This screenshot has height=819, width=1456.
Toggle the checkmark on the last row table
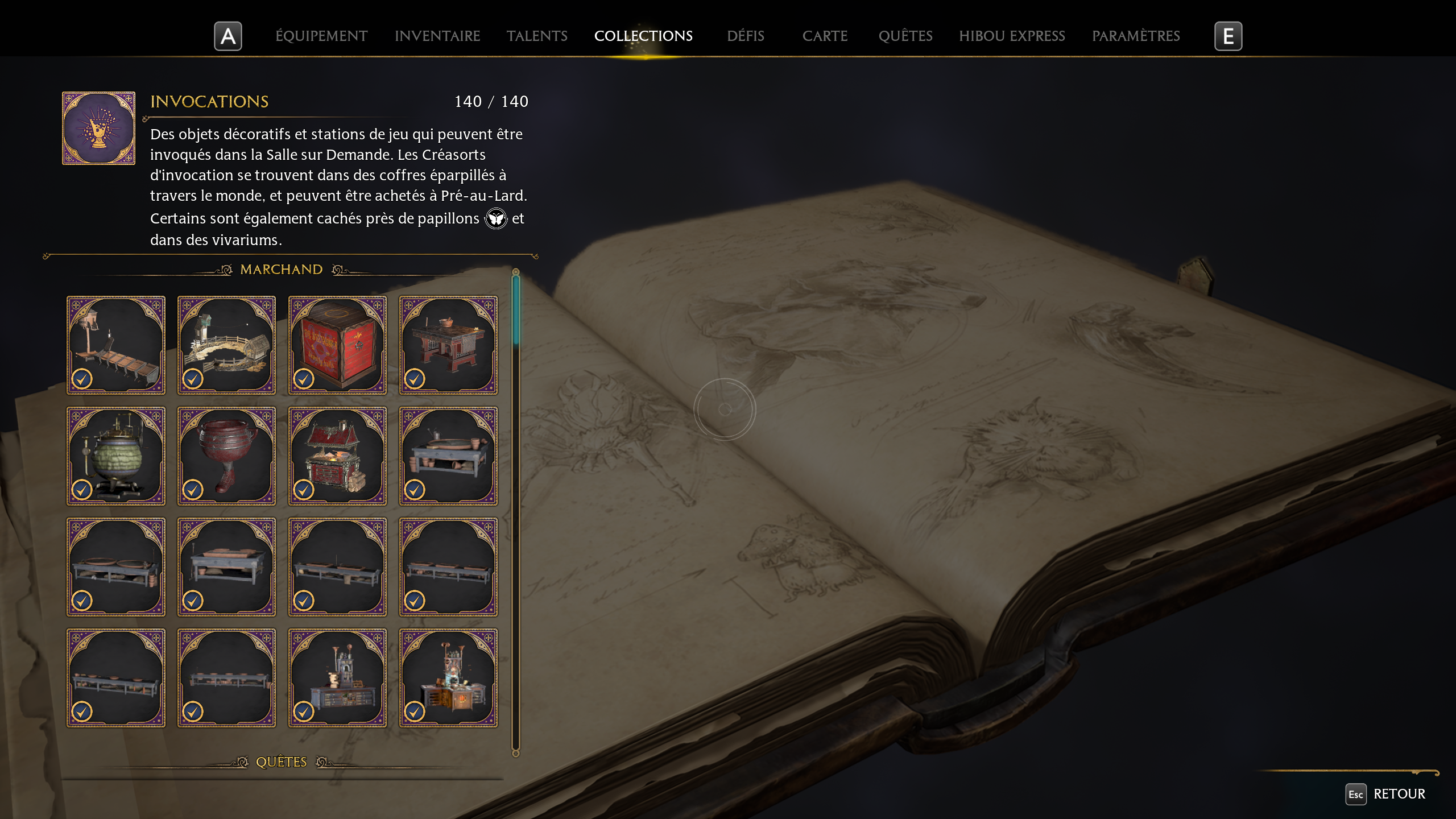(x=84, y=711)
